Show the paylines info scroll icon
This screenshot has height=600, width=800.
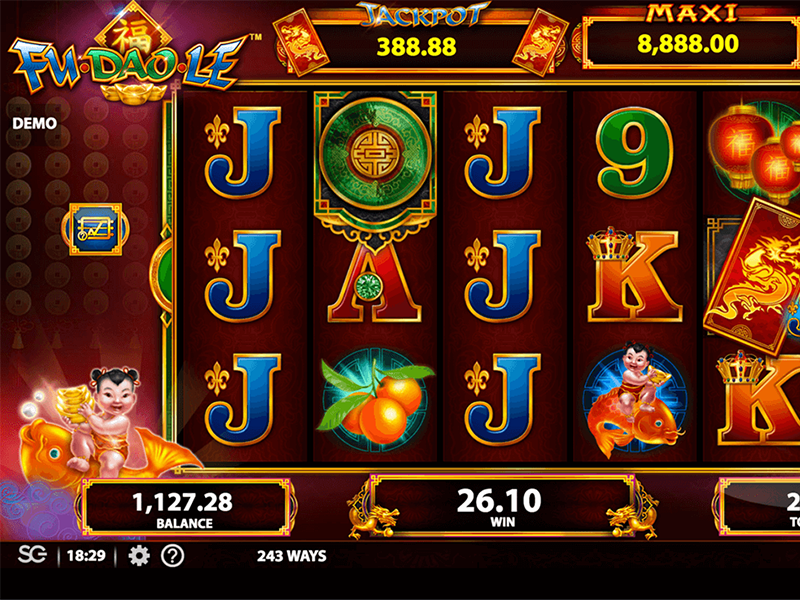click(x=95, y=229)
